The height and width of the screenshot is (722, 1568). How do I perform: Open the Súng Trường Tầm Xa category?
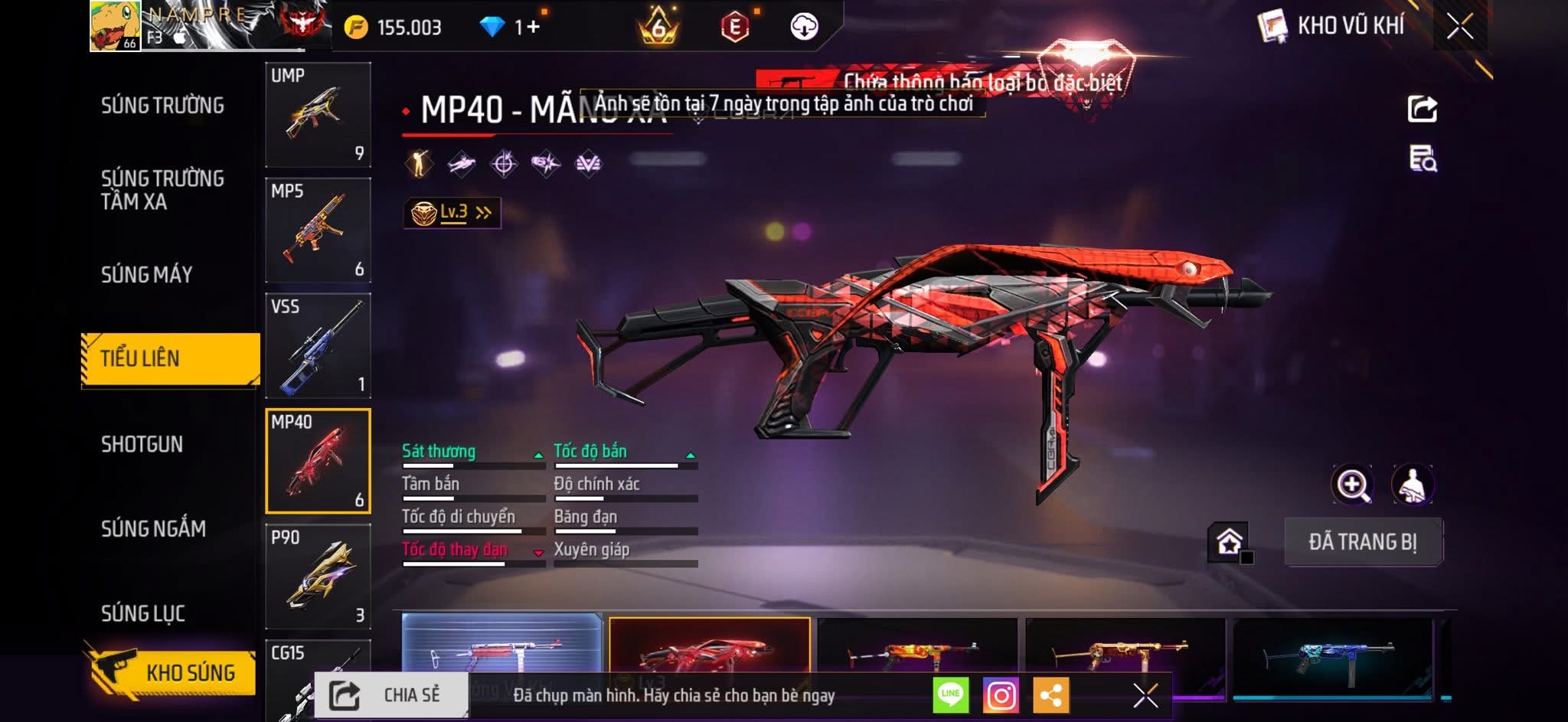pyautogui.click(x=162, y=190)
